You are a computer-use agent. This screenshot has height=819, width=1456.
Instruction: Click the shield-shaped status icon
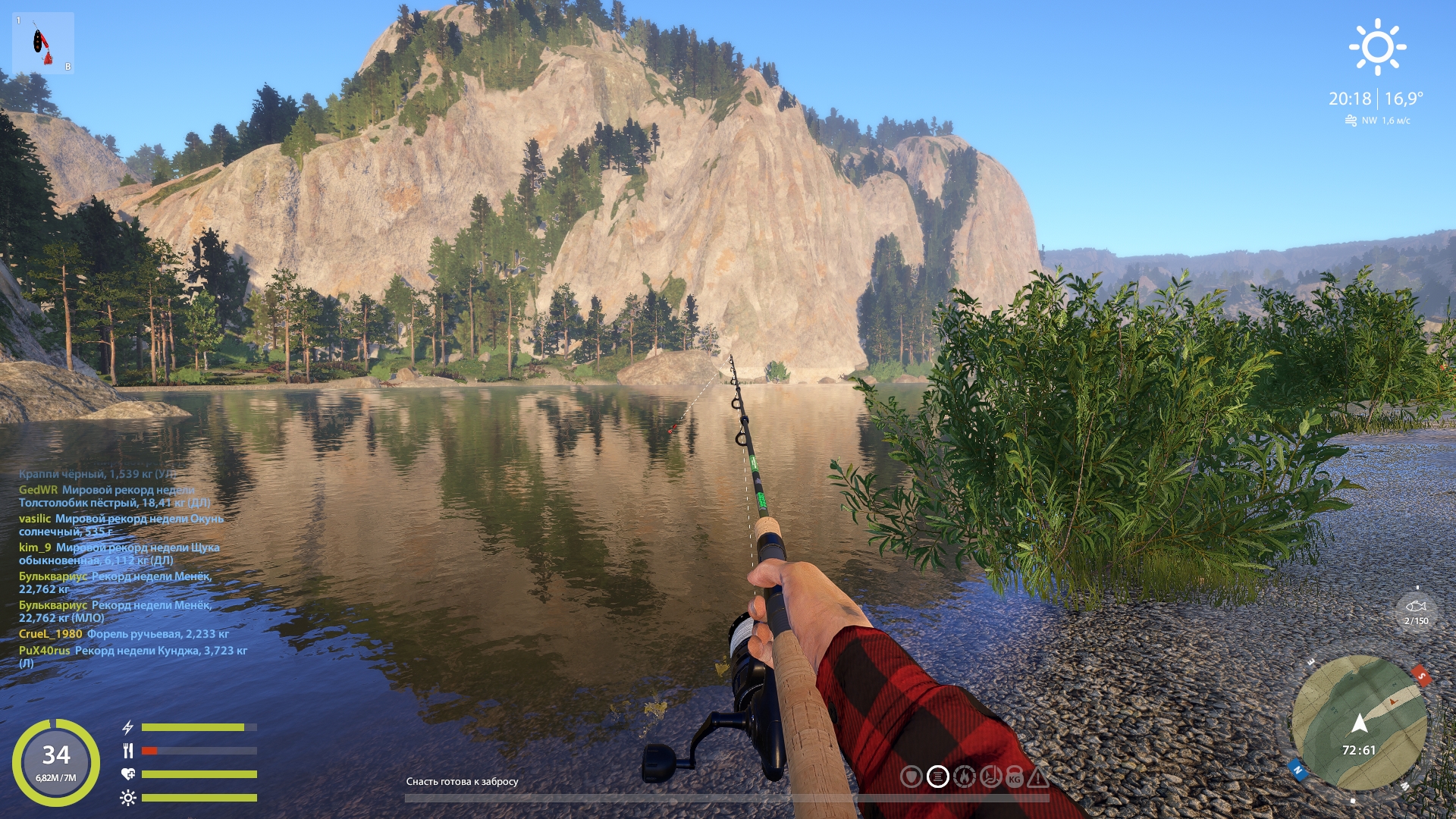[912, 777]
